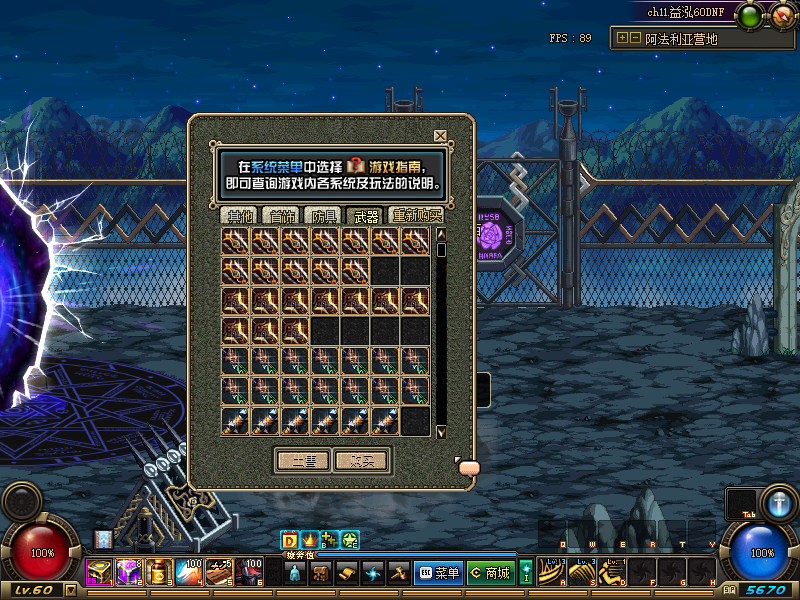Image resolution: width=800 pixels, height=600 pixels.
Task: Select the 防具 armor tab
Action: (x=322, y=215)
